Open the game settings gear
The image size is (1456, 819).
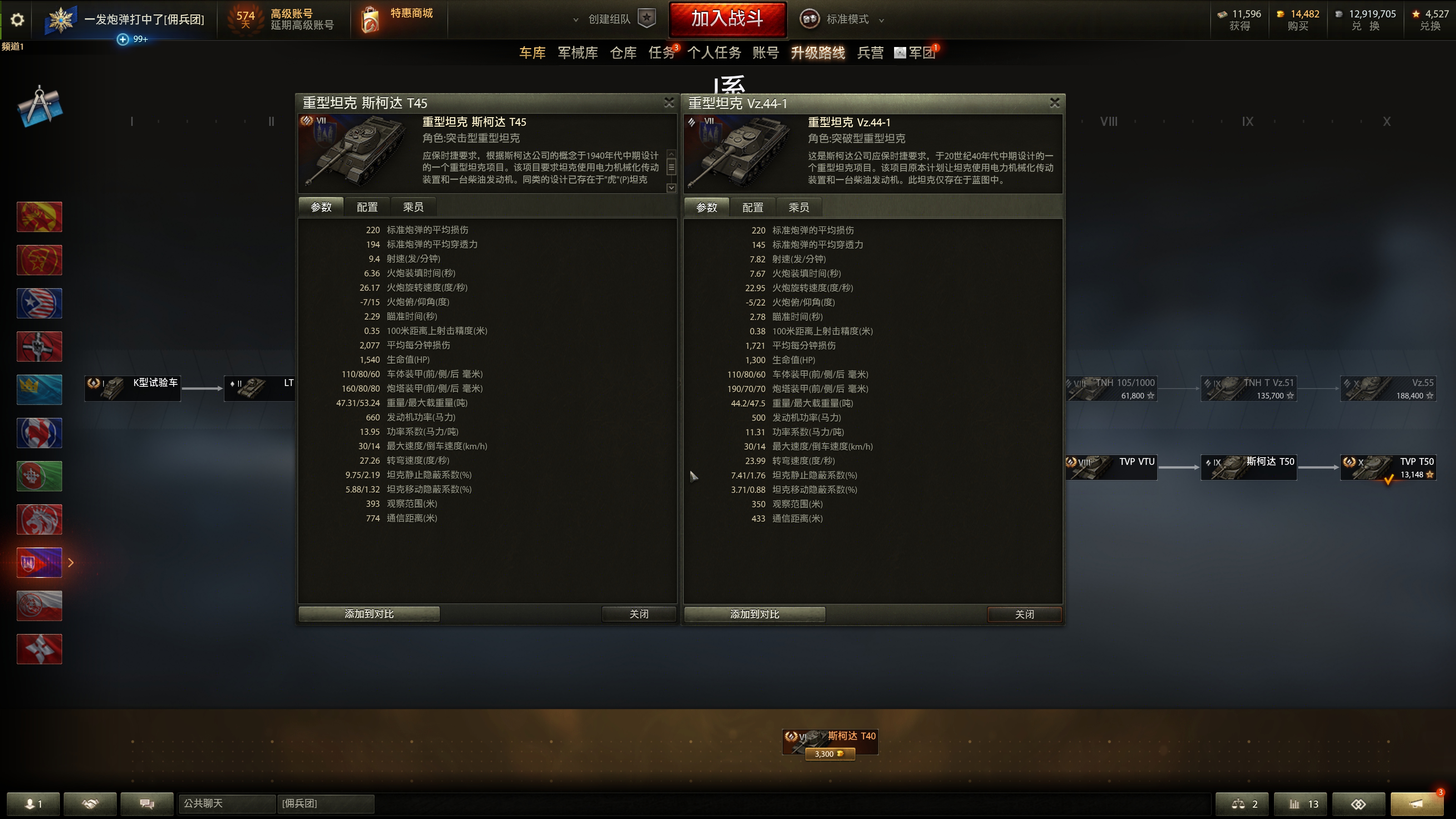click(x=17, y=19)
